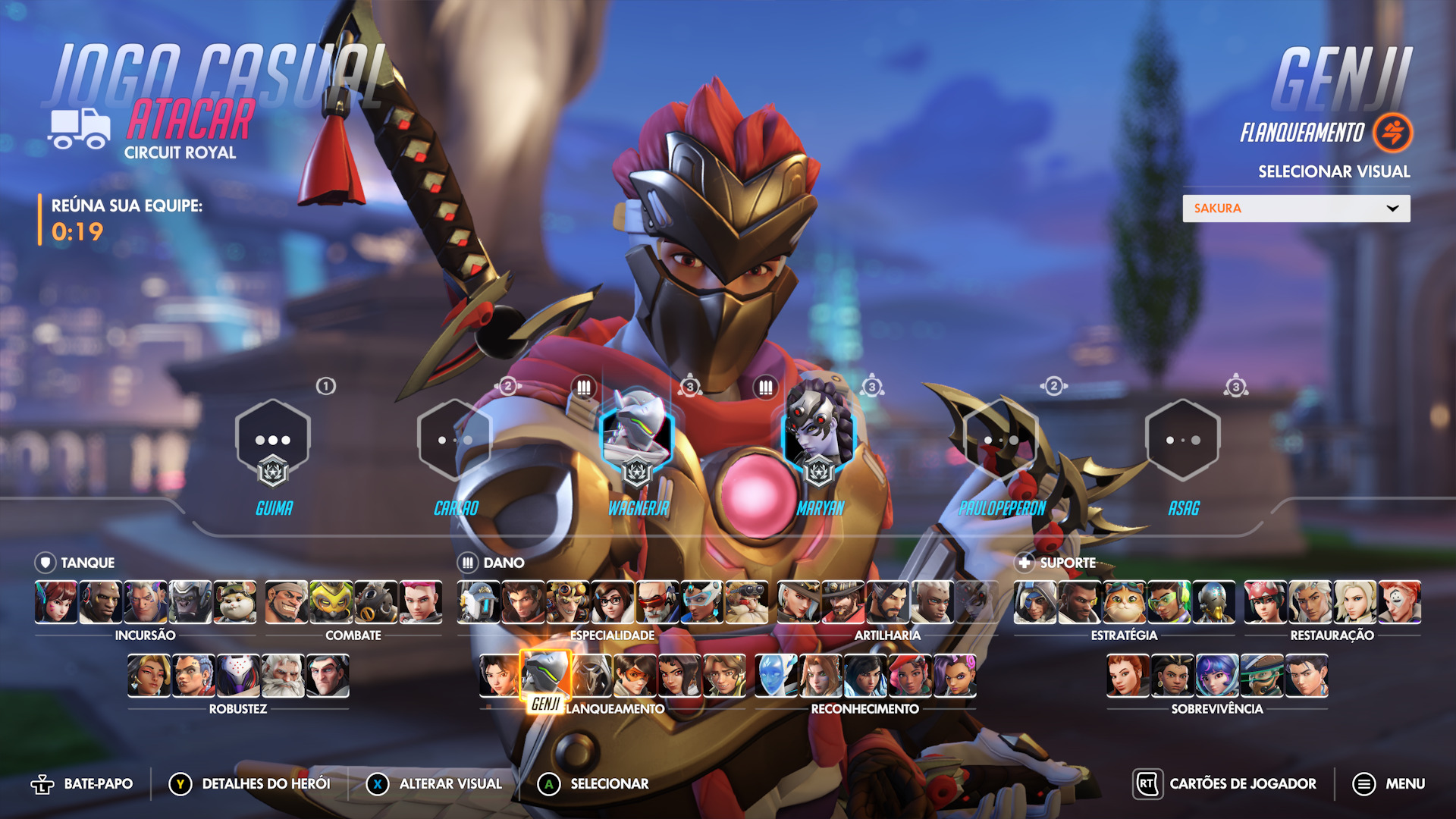1456x819 pixels.
Task: Choose Zarya with the pink hair
Action: point(421,602)
